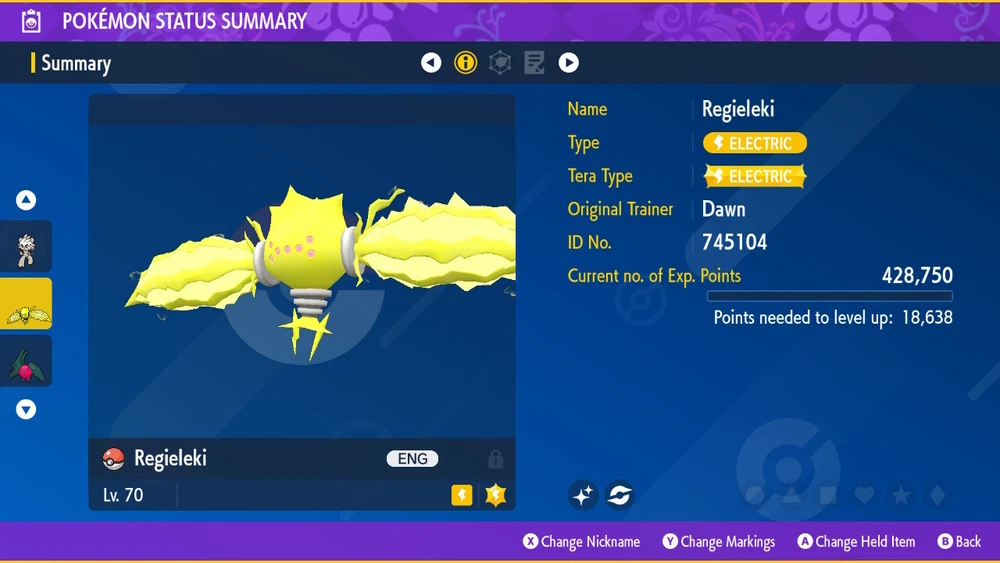Viewport: 1000px width, 563px height.
Task: Toggle the heart marking
Action: (x=865, y=495)
